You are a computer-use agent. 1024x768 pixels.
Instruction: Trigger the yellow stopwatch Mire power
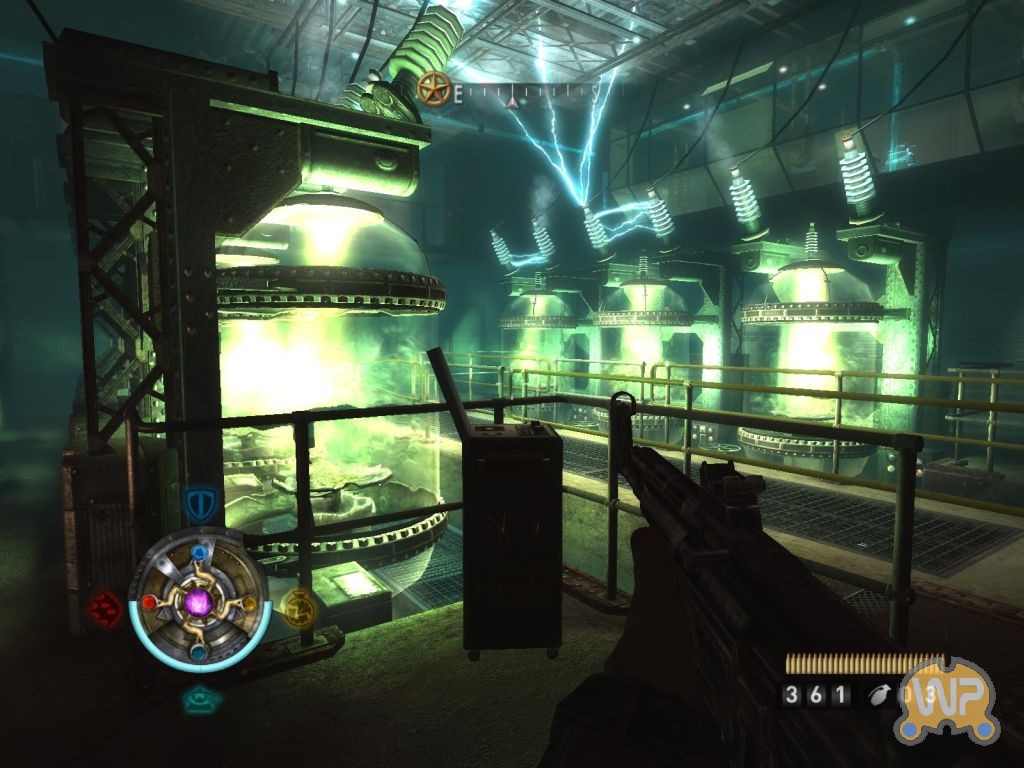coord(297,606)
